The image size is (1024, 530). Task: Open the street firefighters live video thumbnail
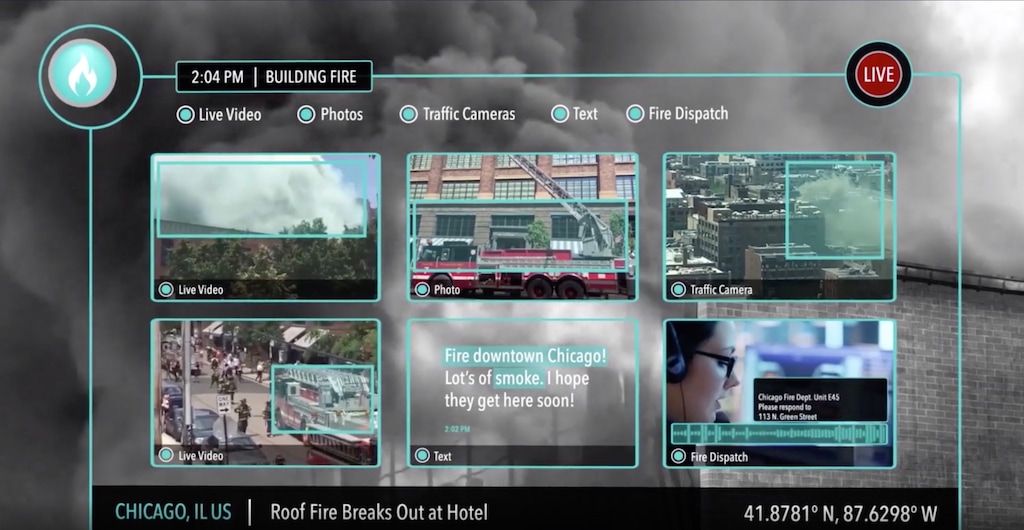(x=265, y=392)
